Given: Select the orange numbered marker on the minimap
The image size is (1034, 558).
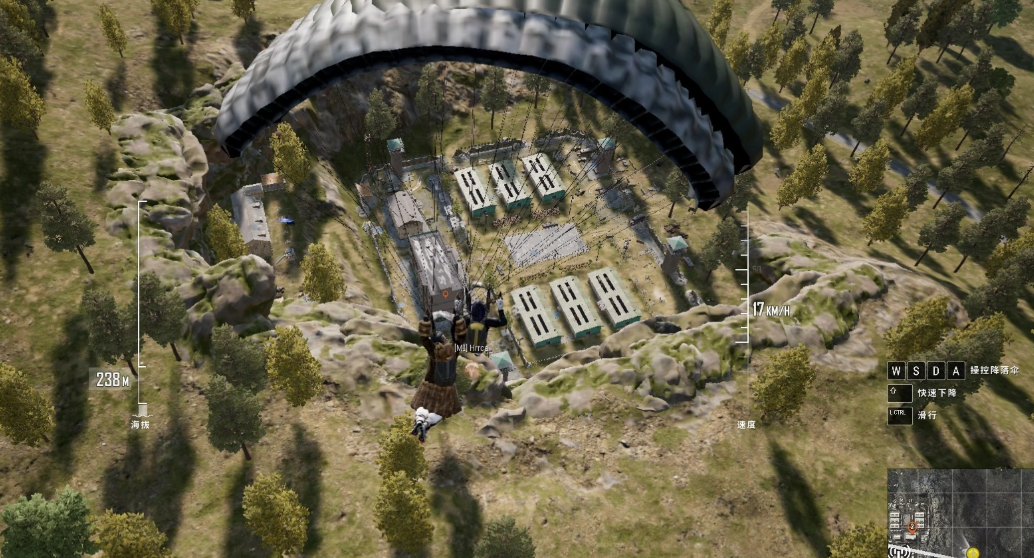Looking at the screenshot, I should [x=912, y=525].
